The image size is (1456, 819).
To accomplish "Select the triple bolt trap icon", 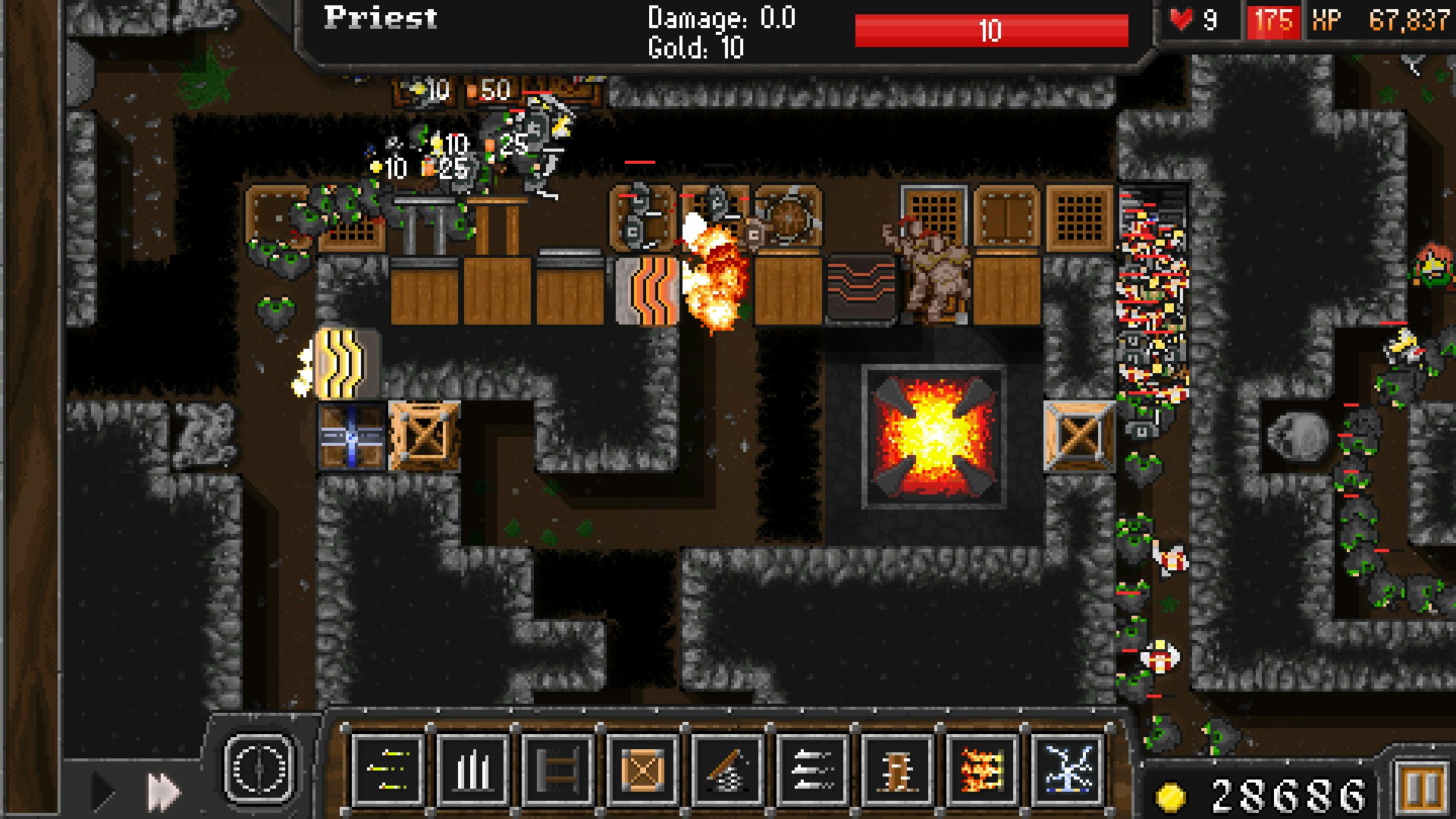I will pyautogui.click(x=814, y=768).
